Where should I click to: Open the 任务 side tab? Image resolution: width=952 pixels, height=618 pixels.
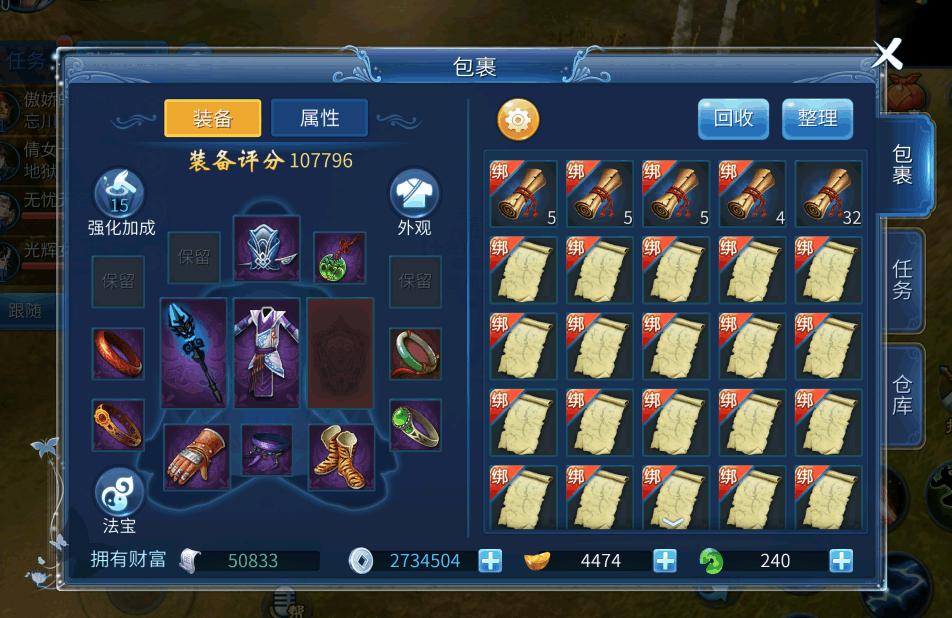pos(902,280)
